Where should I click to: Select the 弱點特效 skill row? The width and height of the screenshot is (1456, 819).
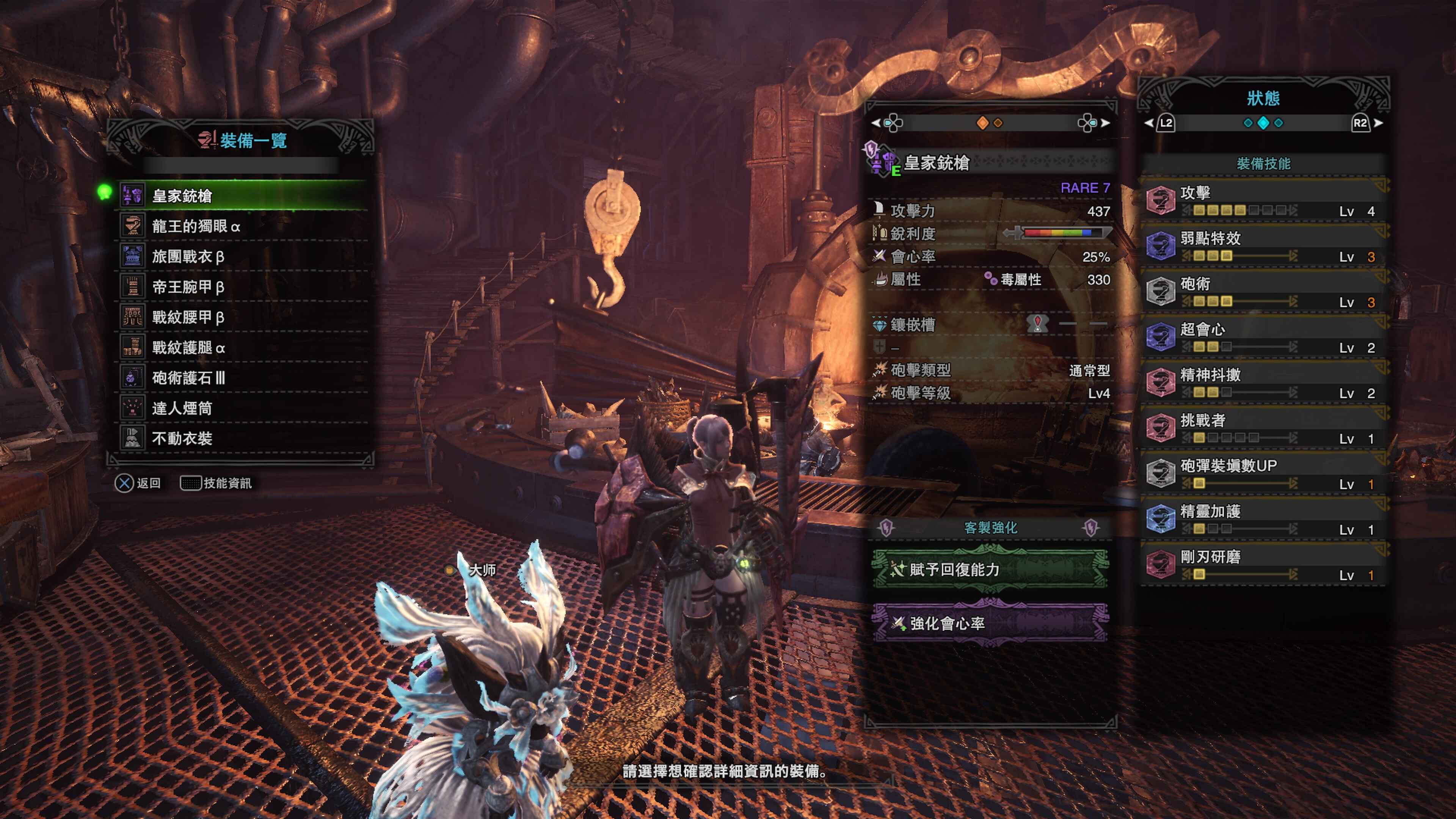[1264, 246]
